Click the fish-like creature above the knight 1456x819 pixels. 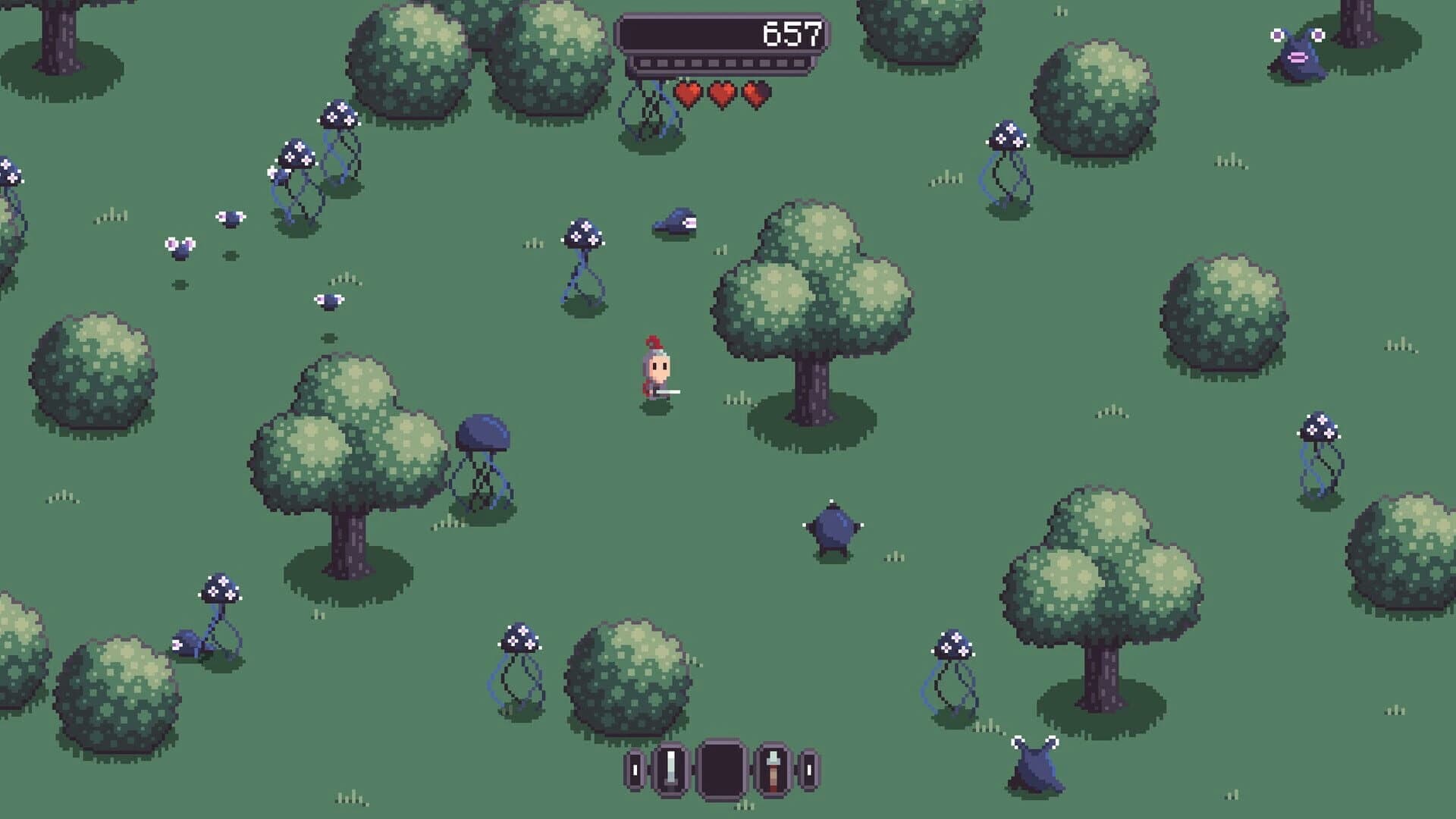click(677, 222)
